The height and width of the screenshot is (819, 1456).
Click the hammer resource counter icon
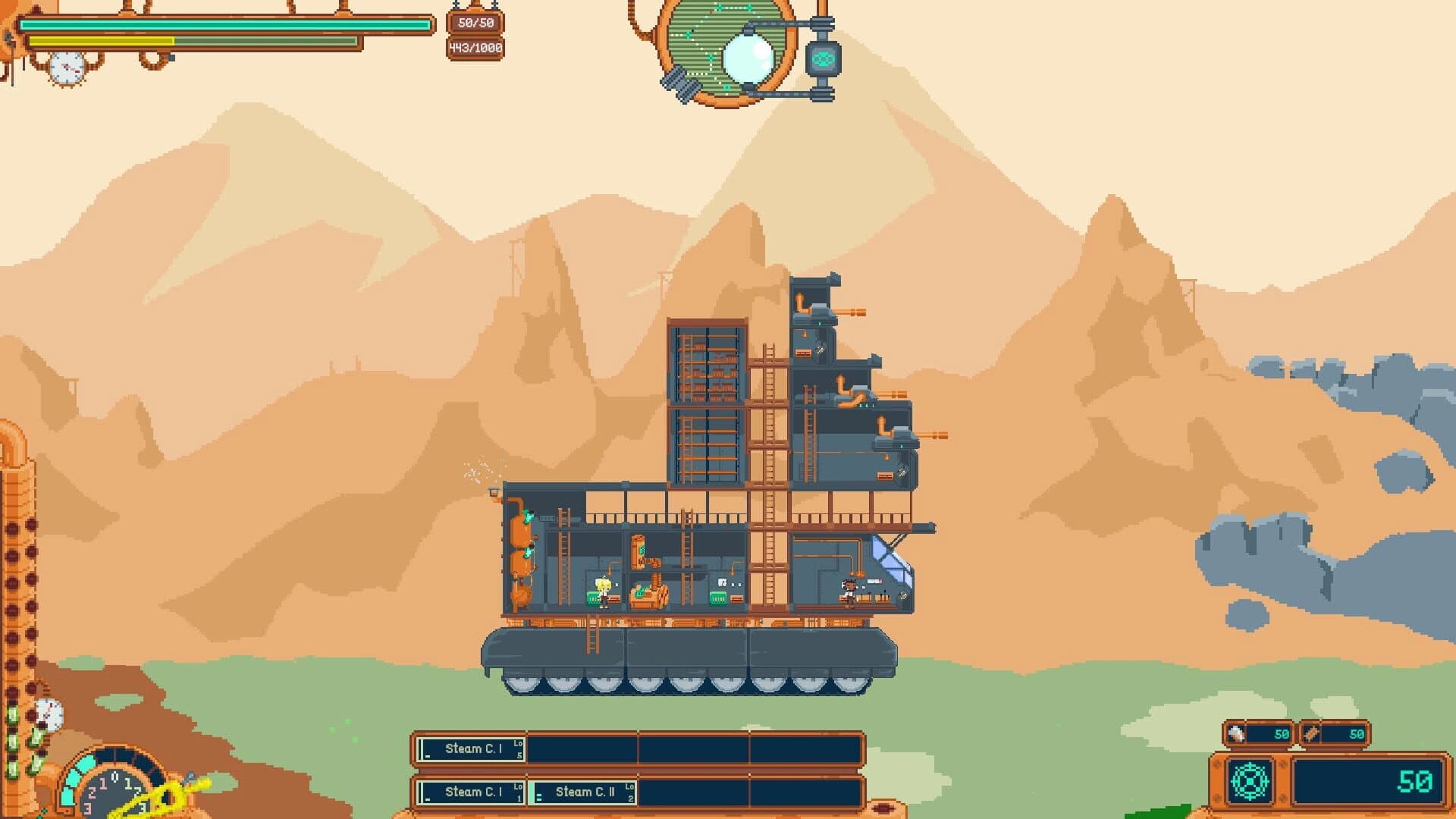click(x=1235, y=732)
